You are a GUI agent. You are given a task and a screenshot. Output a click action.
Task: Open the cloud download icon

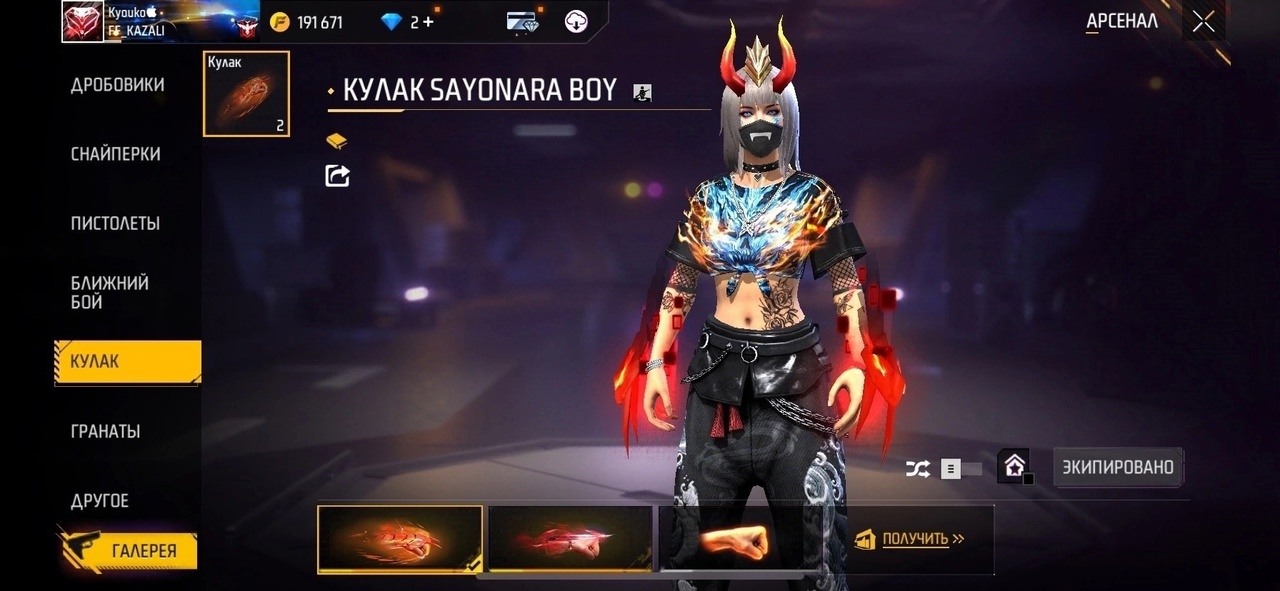click(576, 21)
